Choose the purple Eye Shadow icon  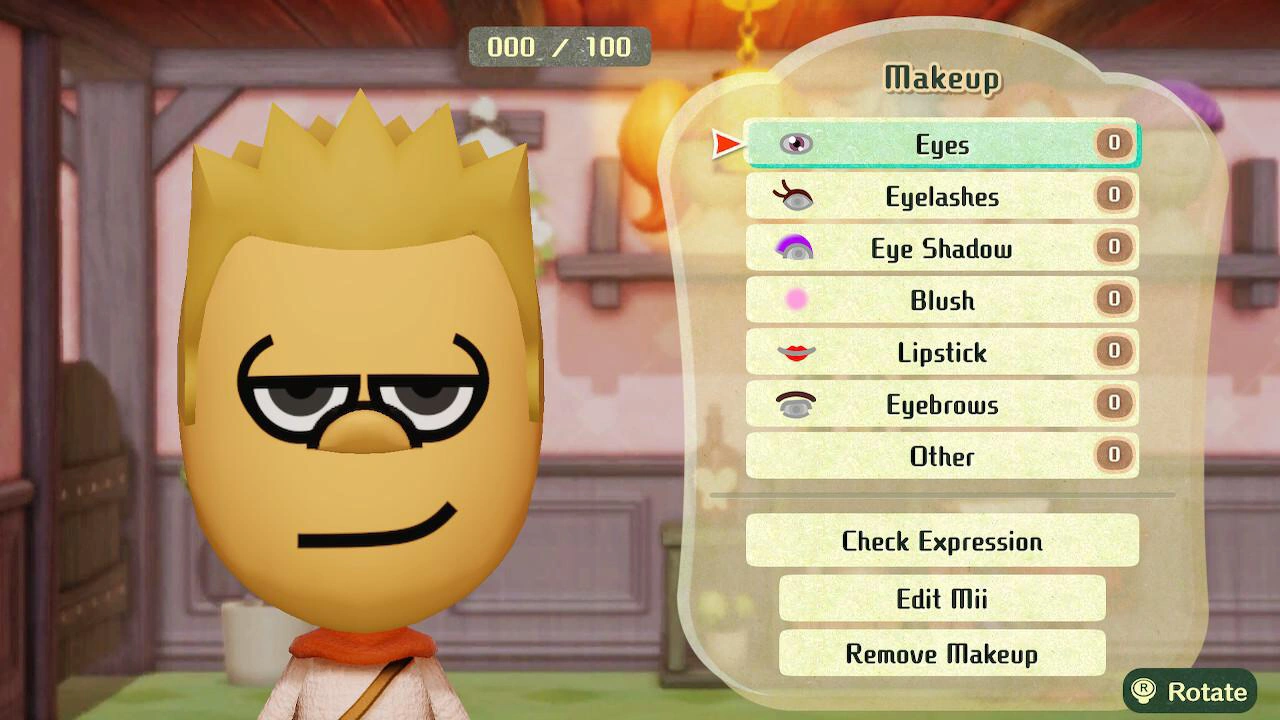pos(795,248)
